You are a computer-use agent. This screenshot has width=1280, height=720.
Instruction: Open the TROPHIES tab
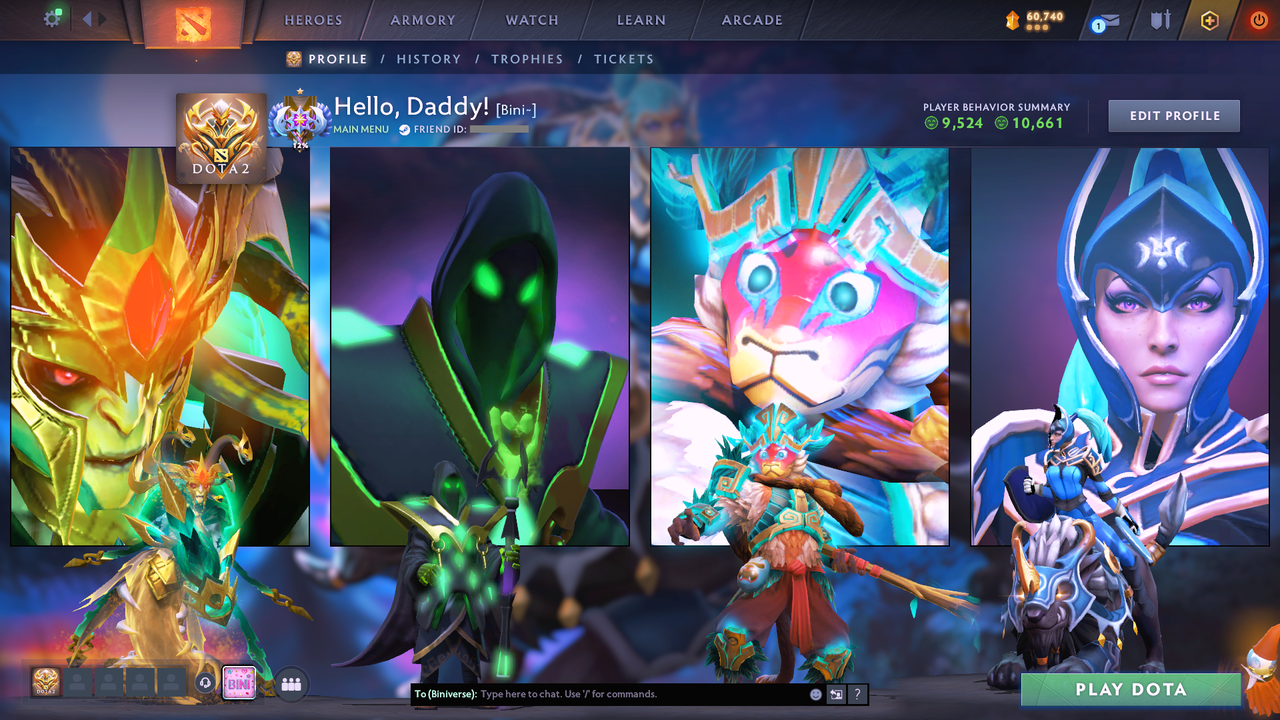point(527,59)
